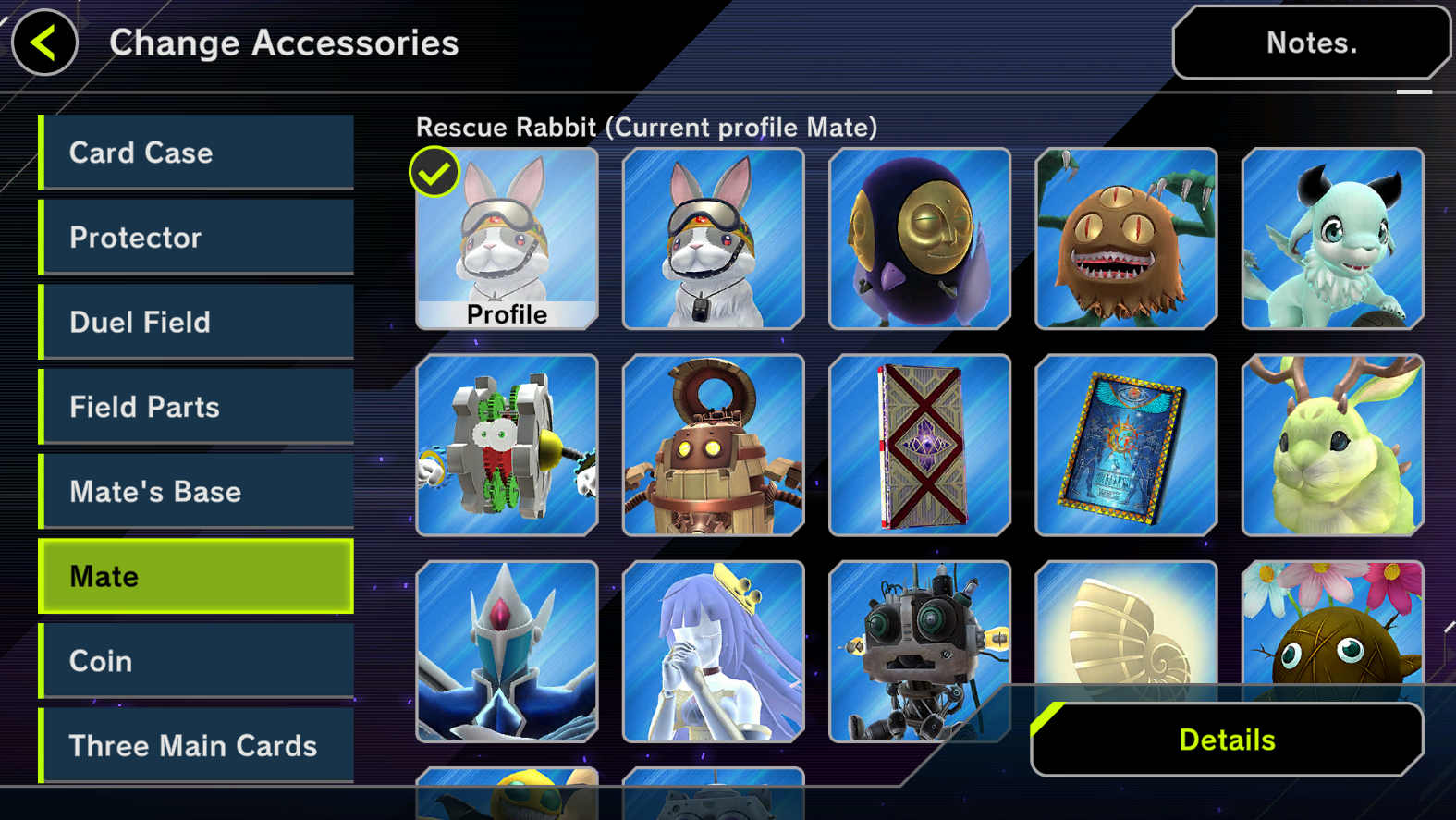Pick the red-crossed purple book mate
The height and width of the screenshot is (820, 1456).
point(920,446)
